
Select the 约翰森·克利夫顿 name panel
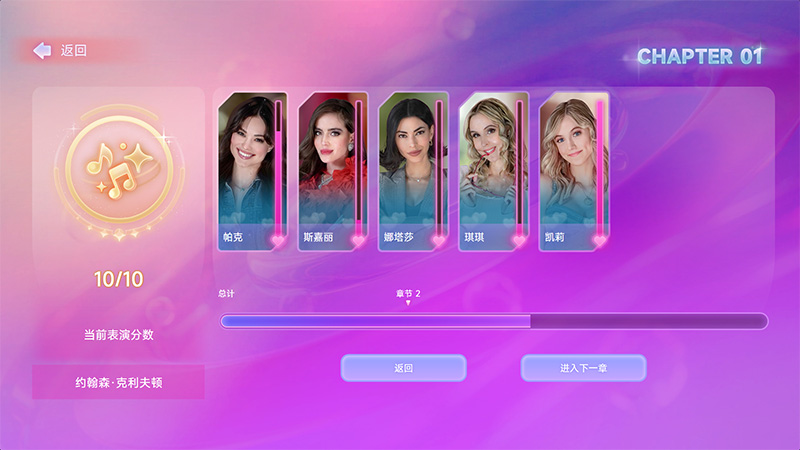tap(118, 382)
